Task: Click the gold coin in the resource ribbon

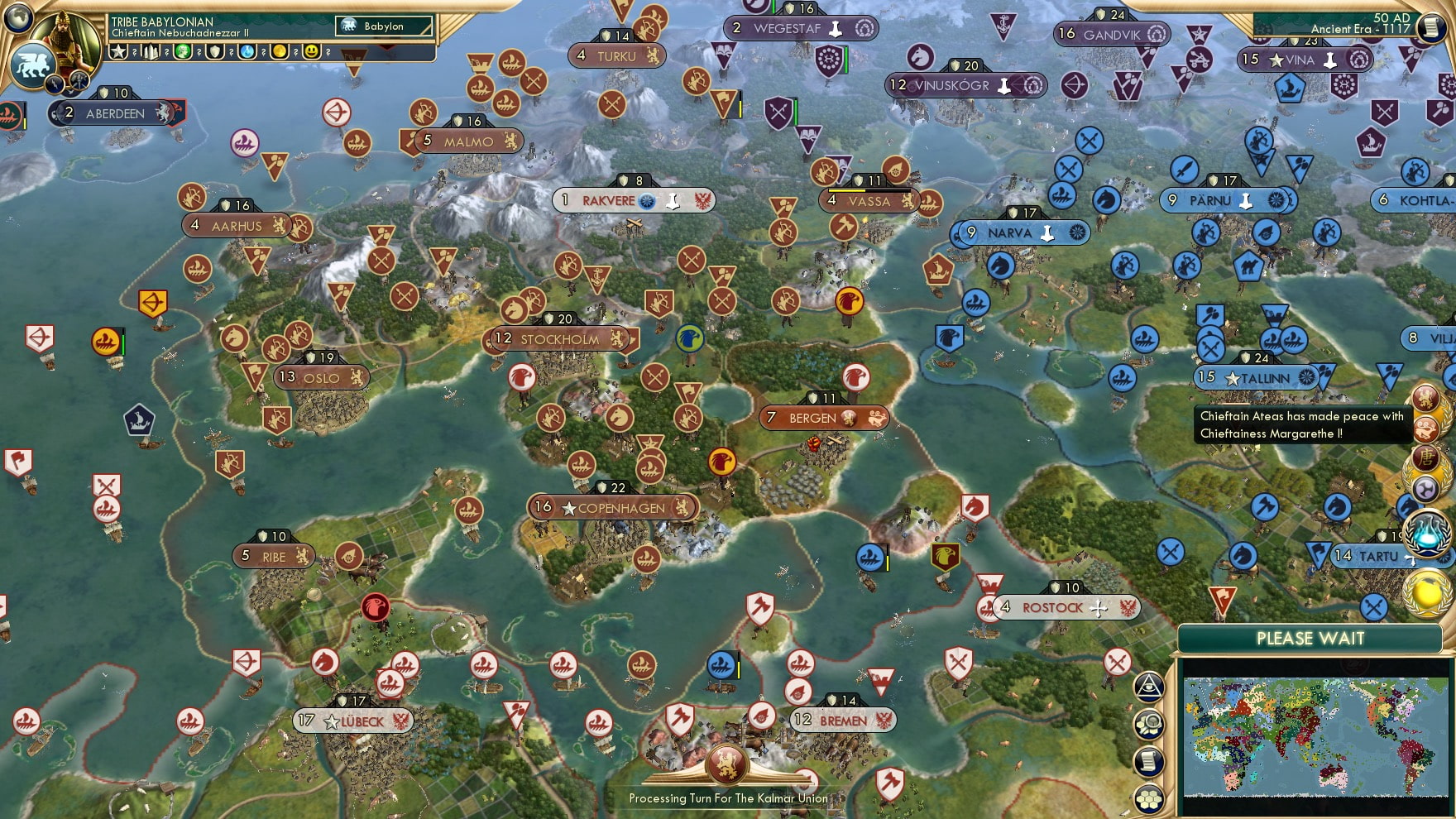Action: (279, 52)
